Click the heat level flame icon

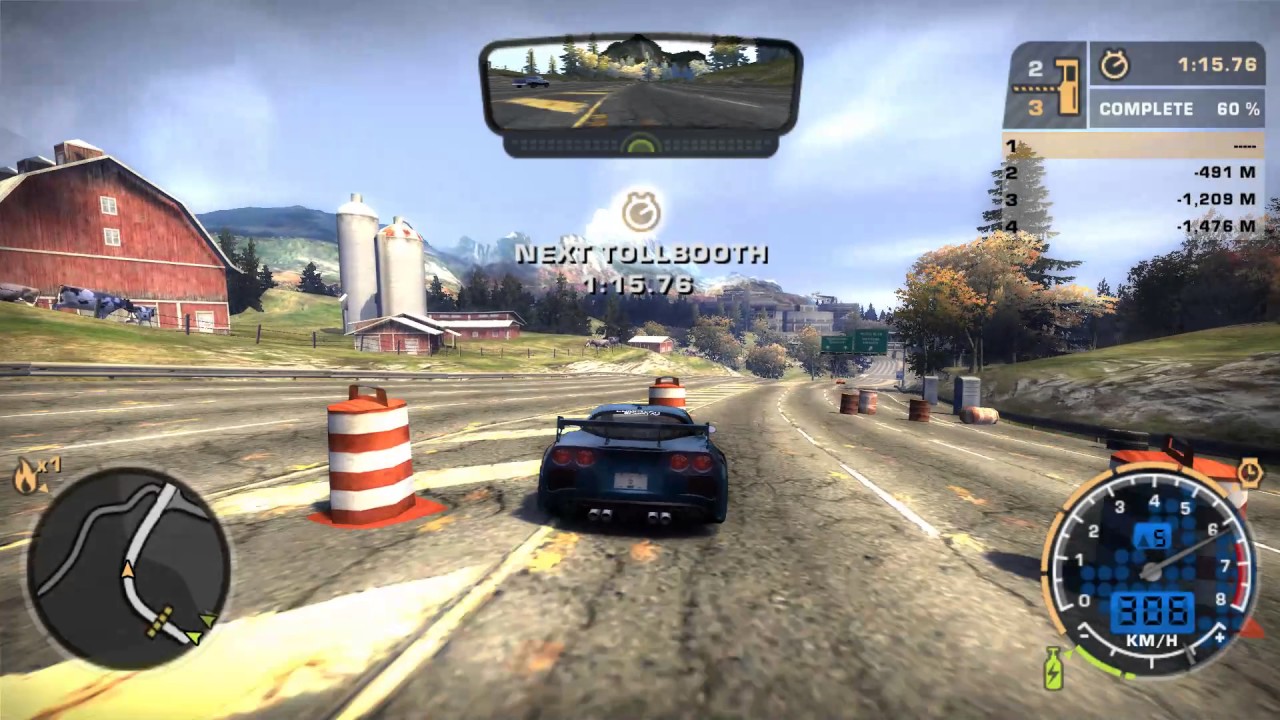tap(24, 477)
